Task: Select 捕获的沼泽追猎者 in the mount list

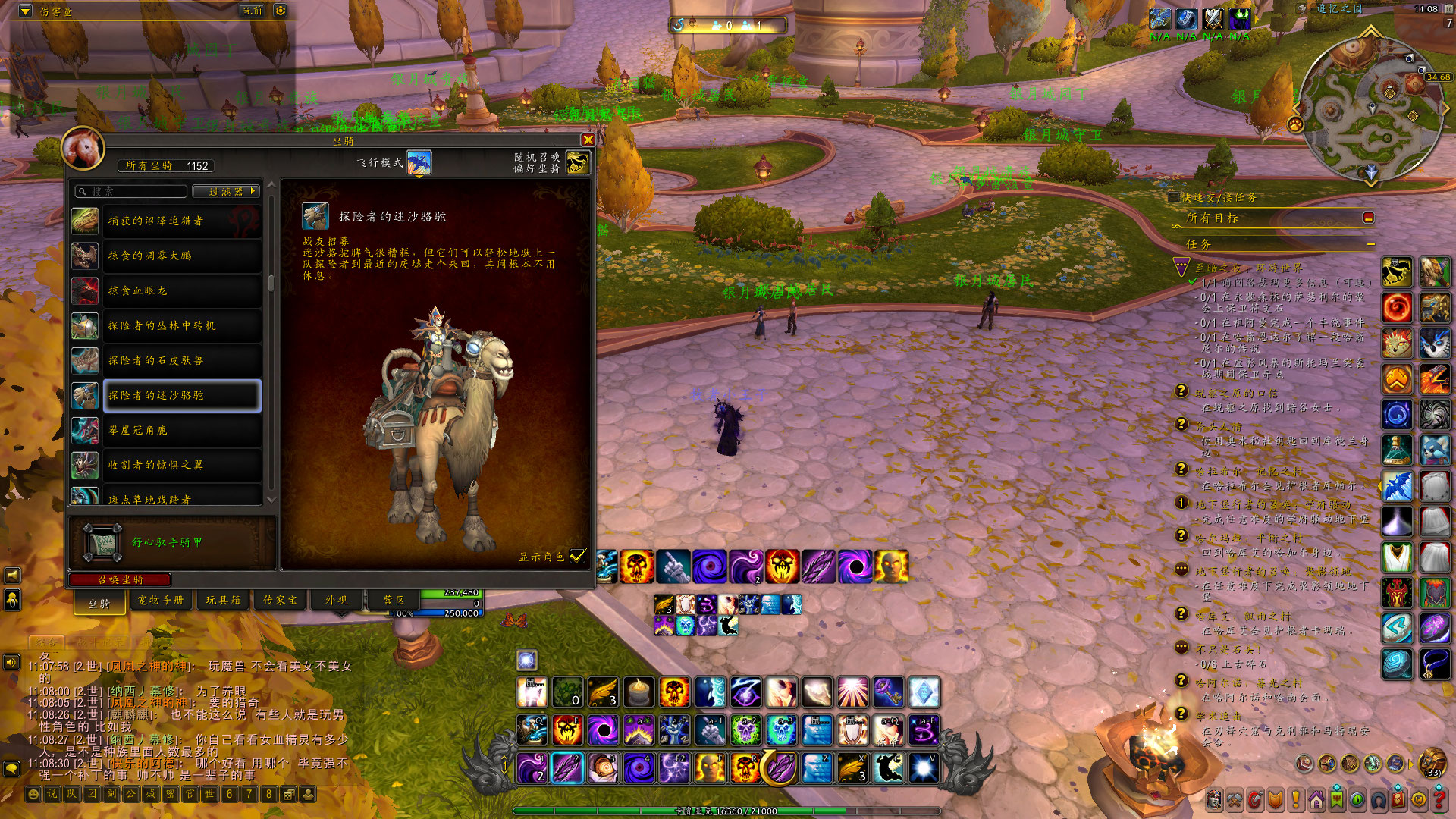Action: 180,221
